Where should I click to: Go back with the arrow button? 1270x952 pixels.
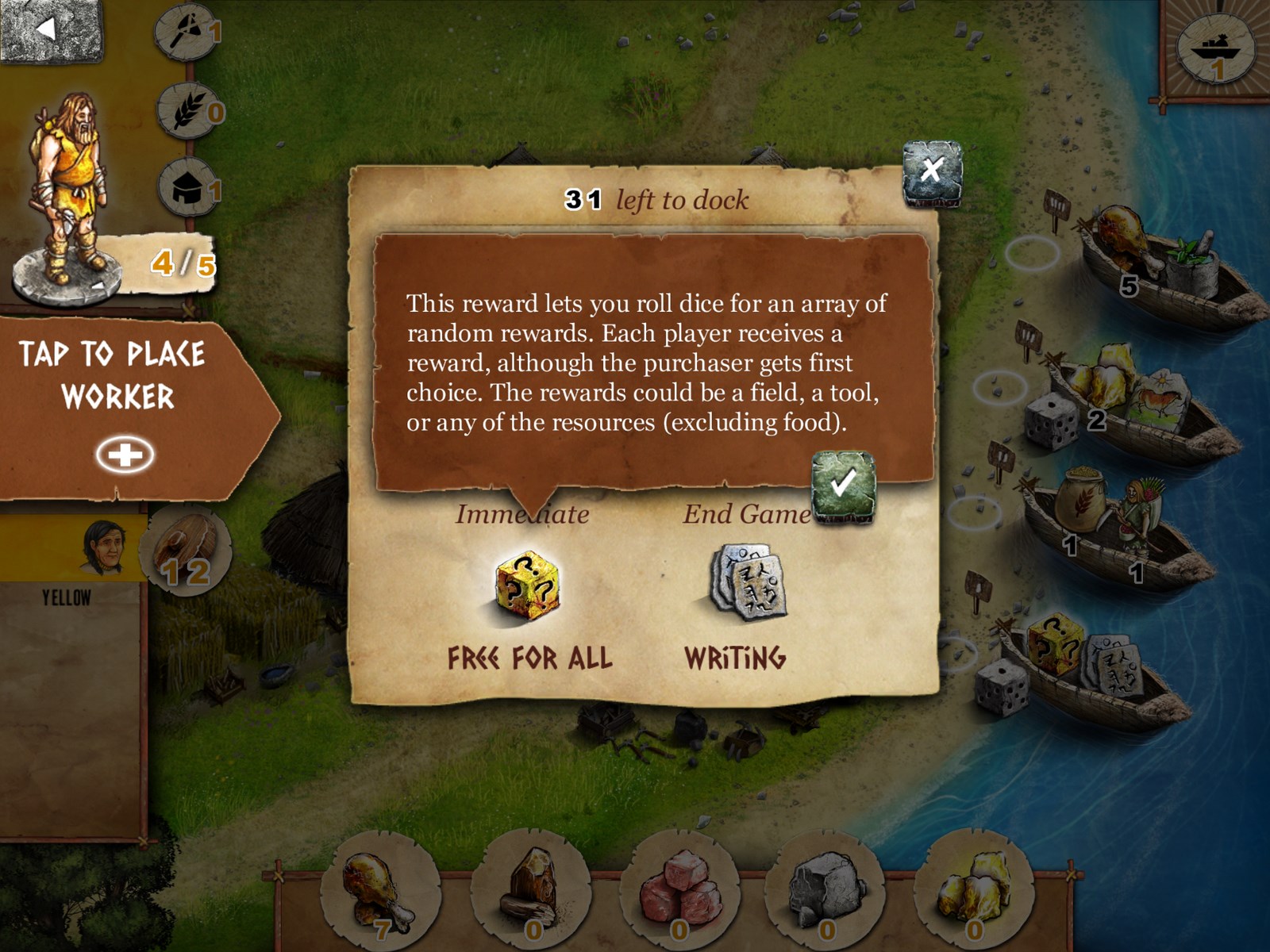tap(49, 30)
